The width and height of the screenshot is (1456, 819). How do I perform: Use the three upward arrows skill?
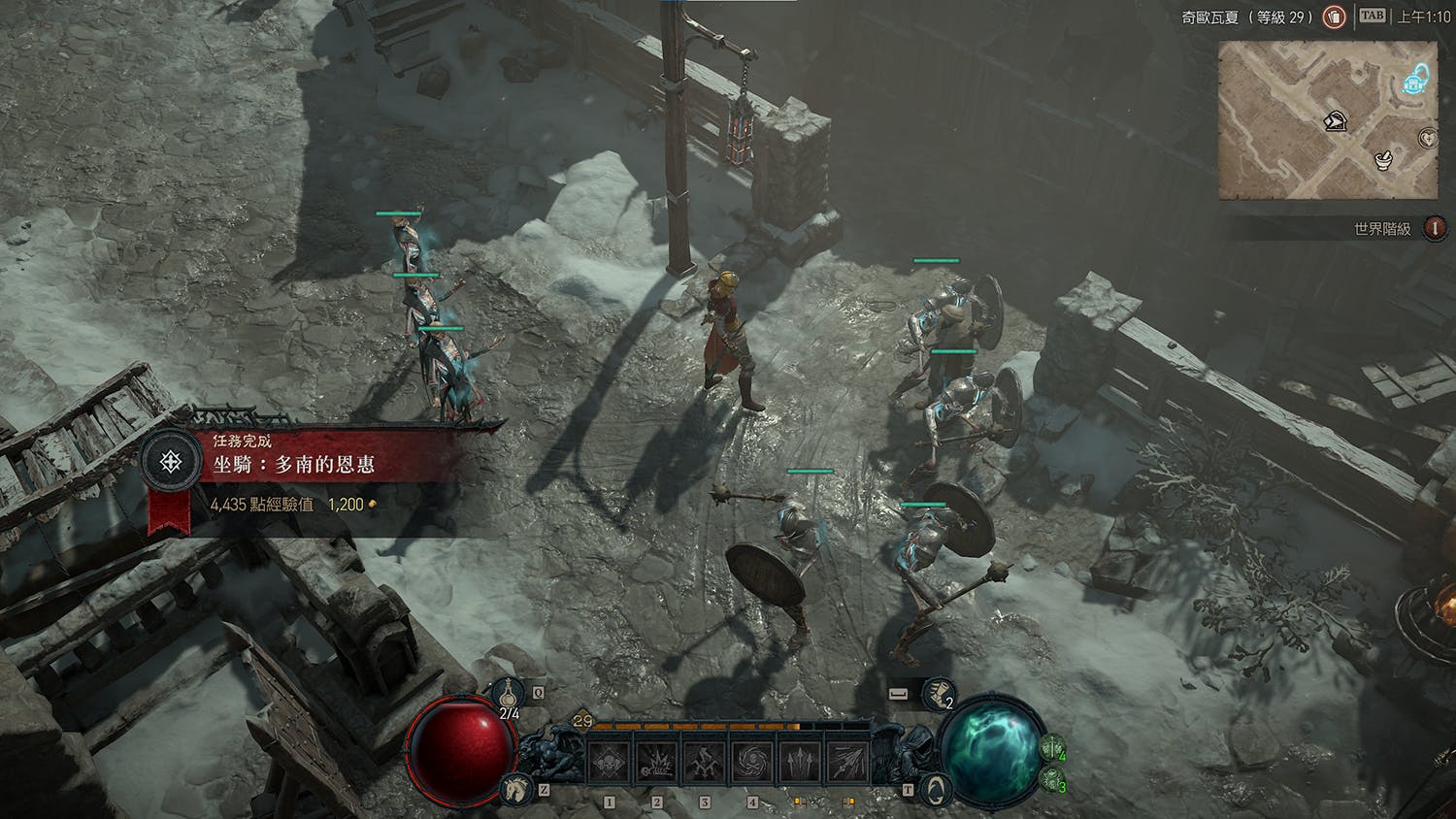click(x=799, y=762)
